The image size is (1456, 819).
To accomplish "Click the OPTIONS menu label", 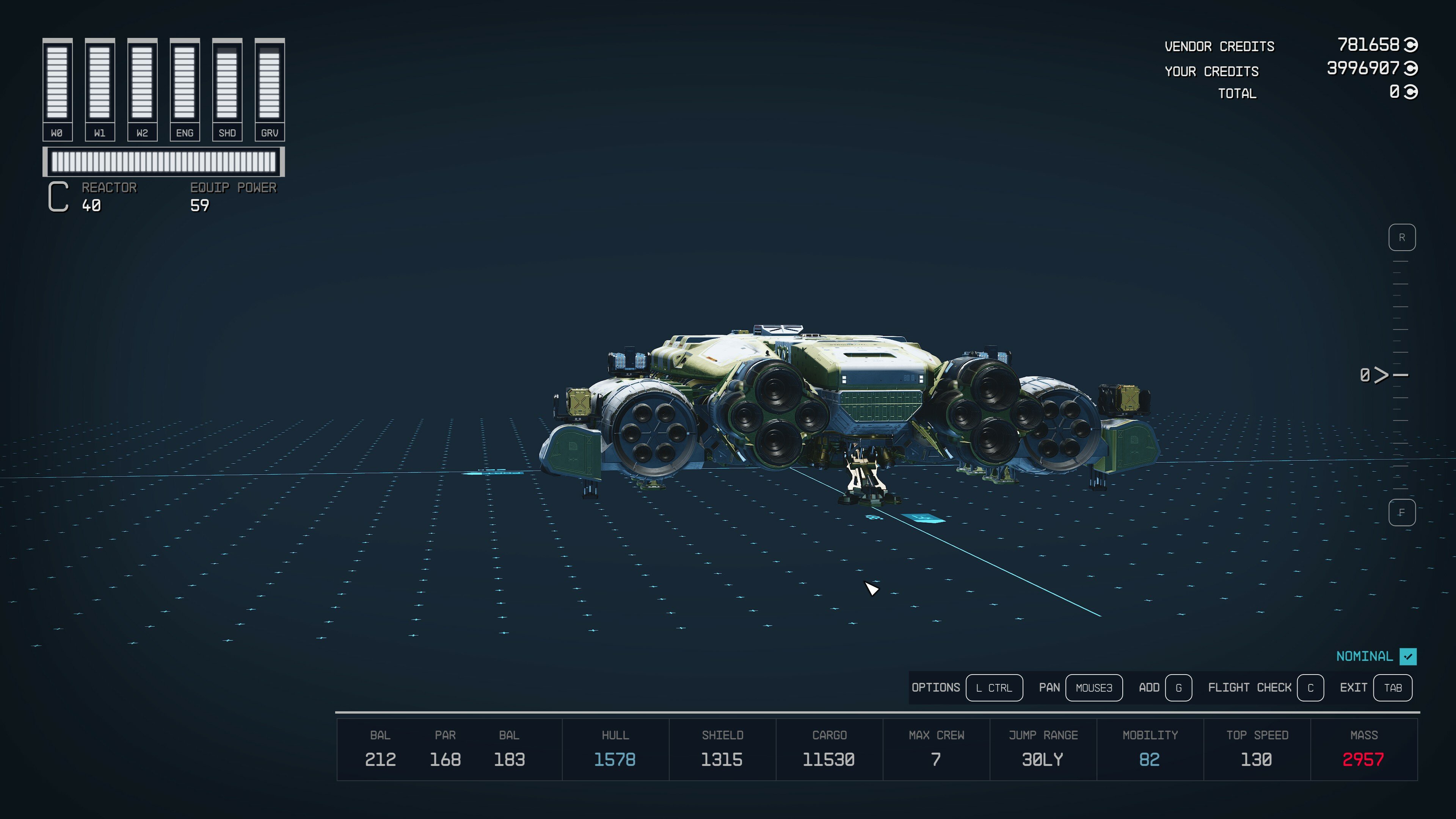I will tap(935, 688).
